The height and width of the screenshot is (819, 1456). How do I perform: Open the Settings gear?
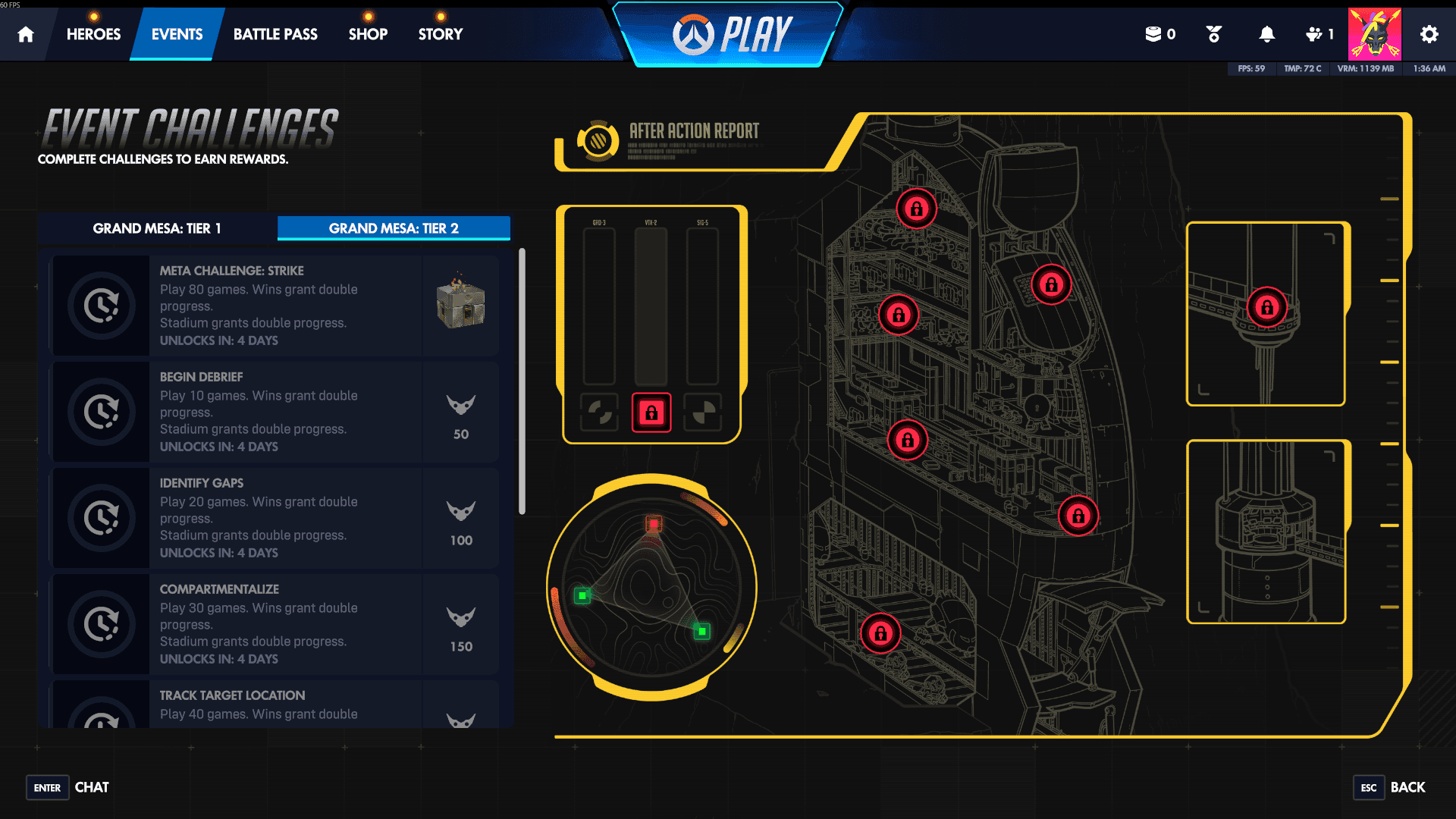coord(1429,33)
